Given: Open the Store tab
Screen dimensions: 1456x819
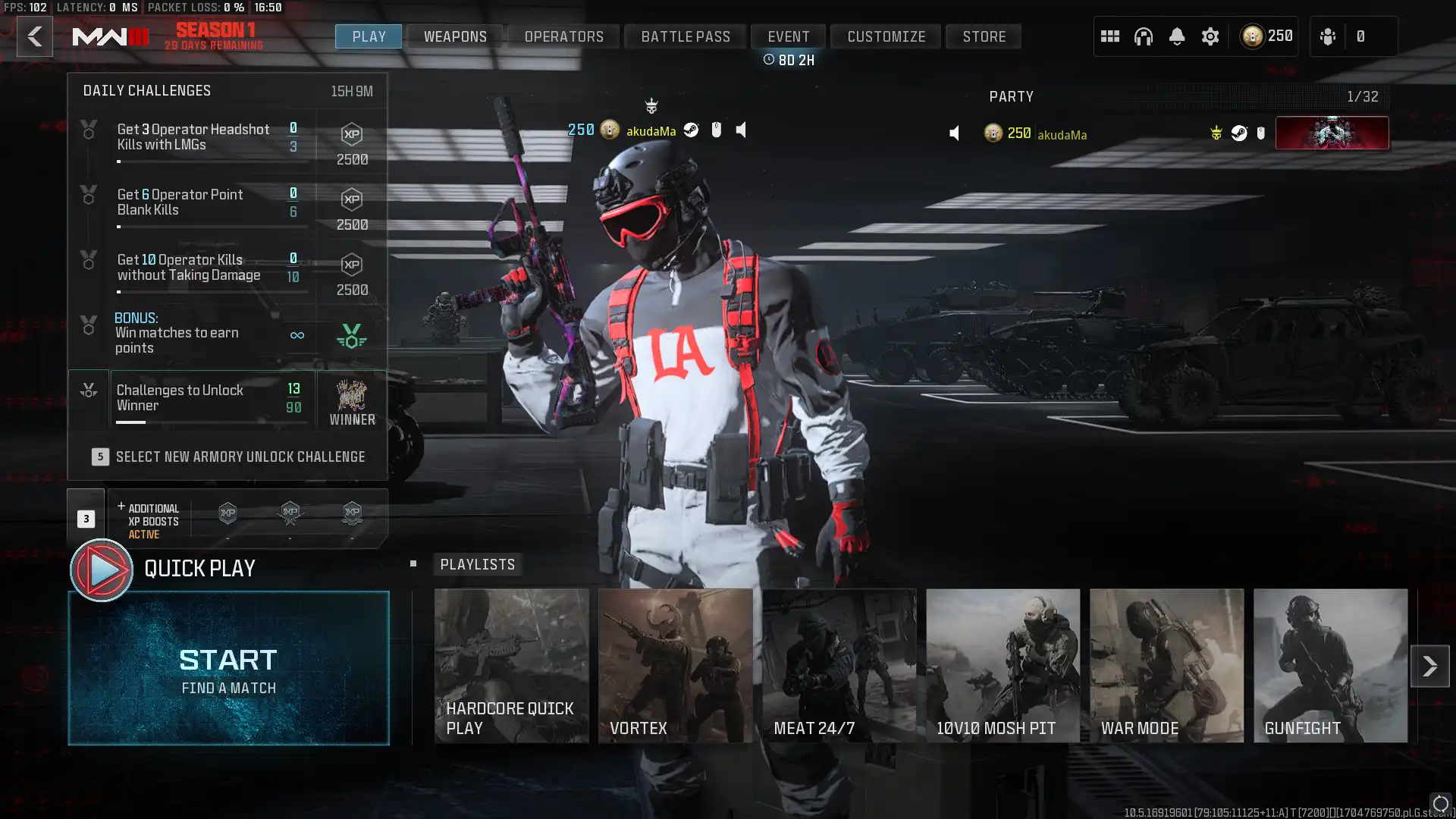Looking at the screenshot, I should tap(984, 36).
